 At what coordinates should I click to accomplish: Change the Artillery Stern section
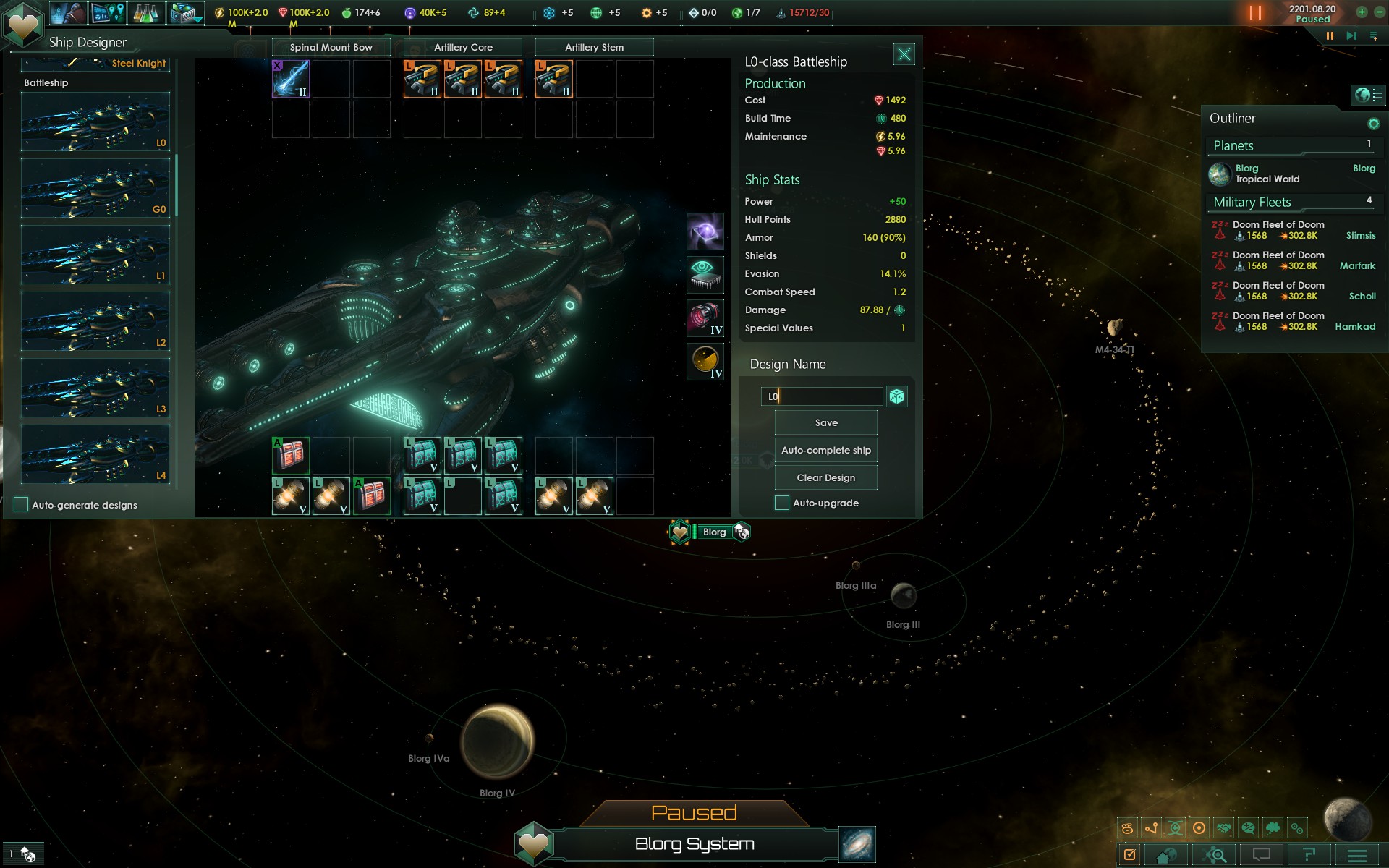[x=594, y=48]
